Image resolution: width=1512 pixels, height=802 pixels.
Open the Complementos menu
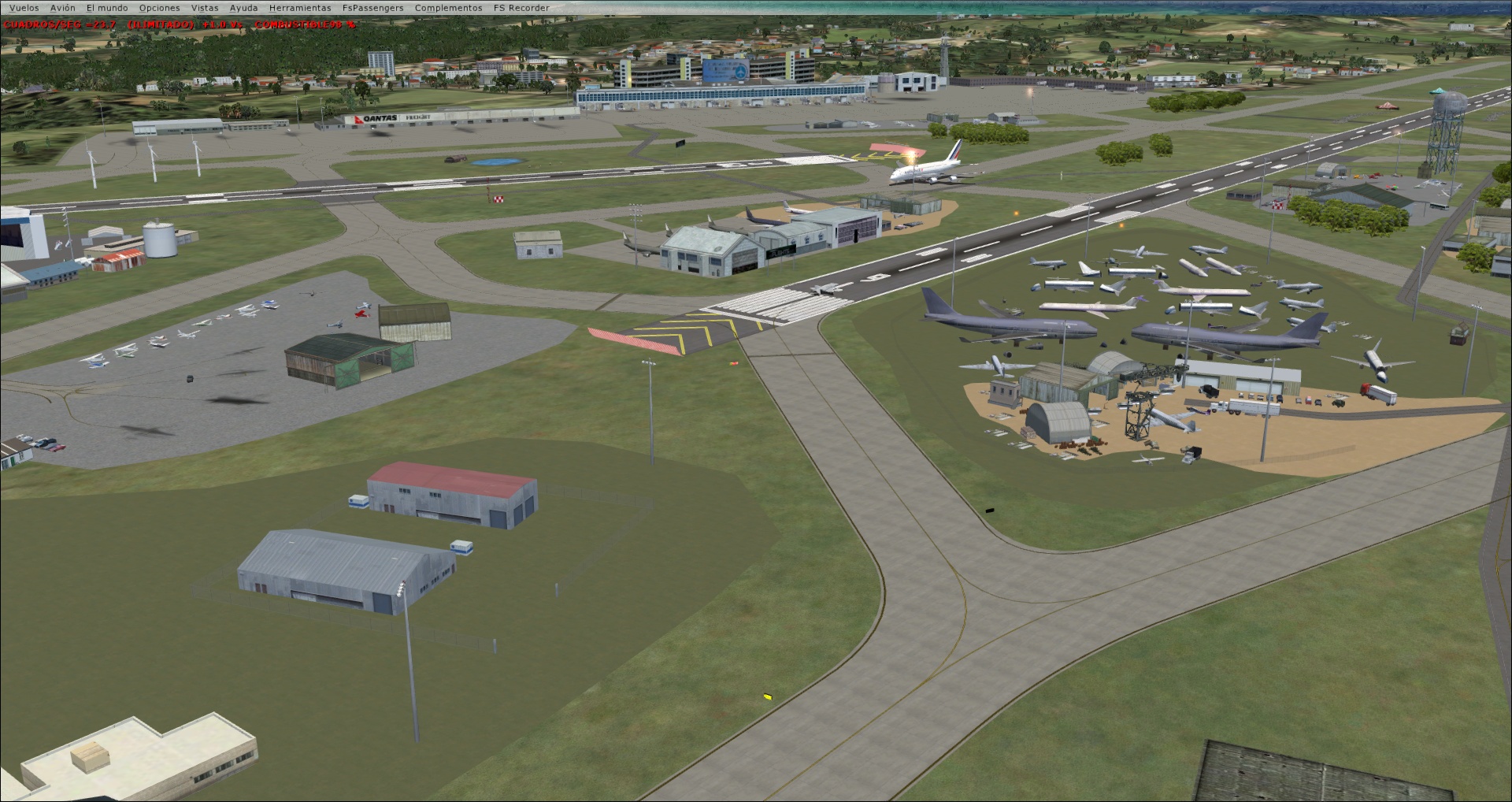[447, 7]
